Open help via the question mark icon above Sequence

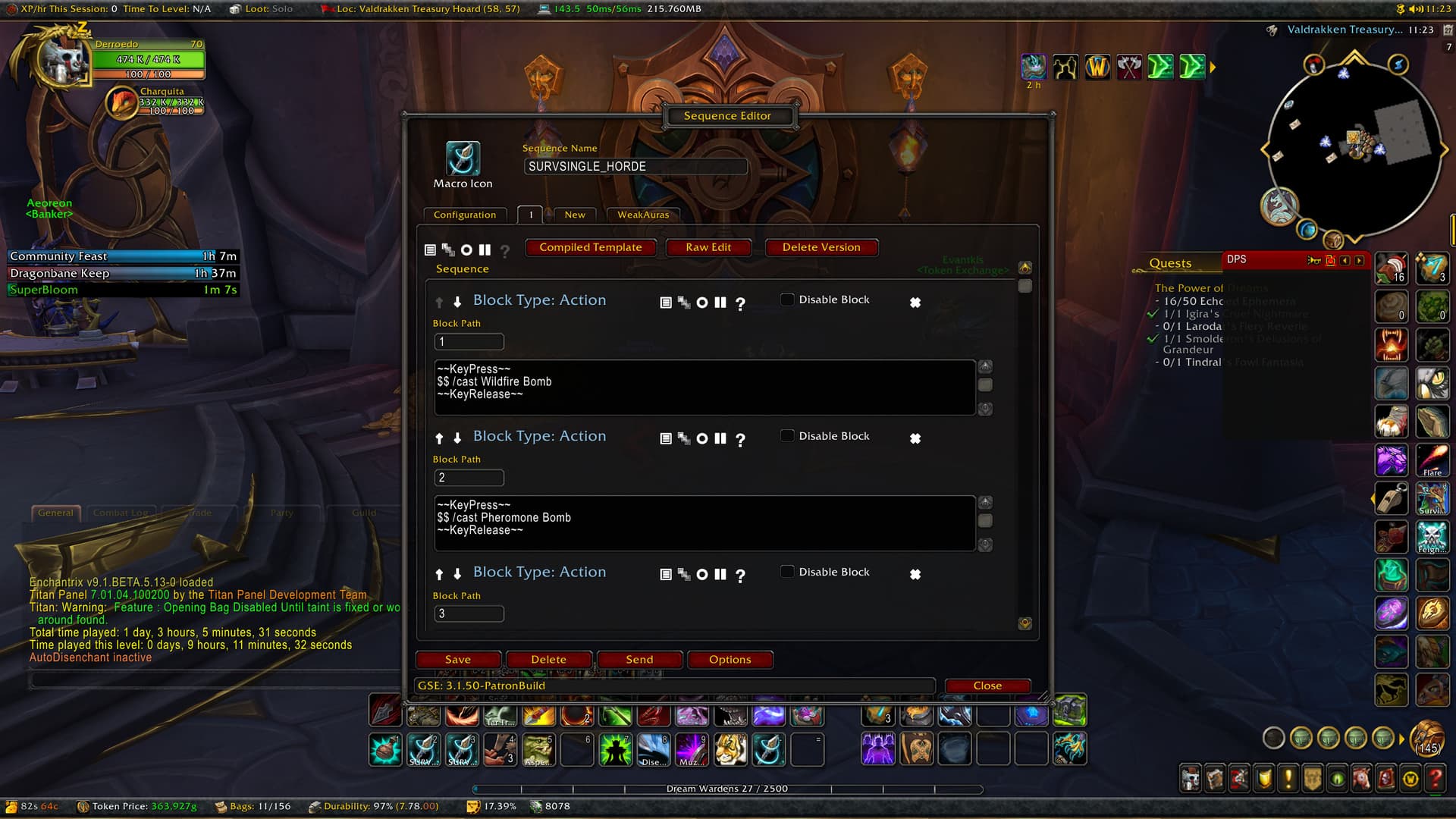pos(505,251)
